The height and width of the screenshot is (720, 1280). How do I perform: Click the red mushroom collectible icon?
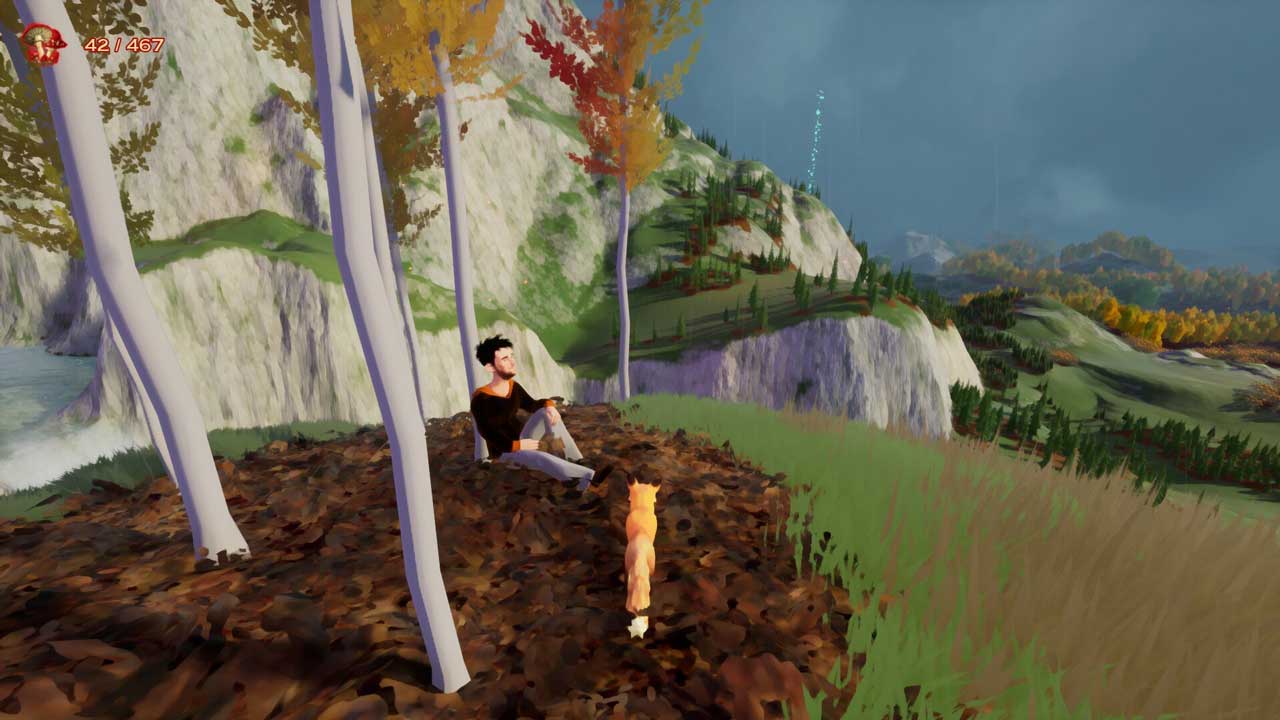tap(43, 44)
